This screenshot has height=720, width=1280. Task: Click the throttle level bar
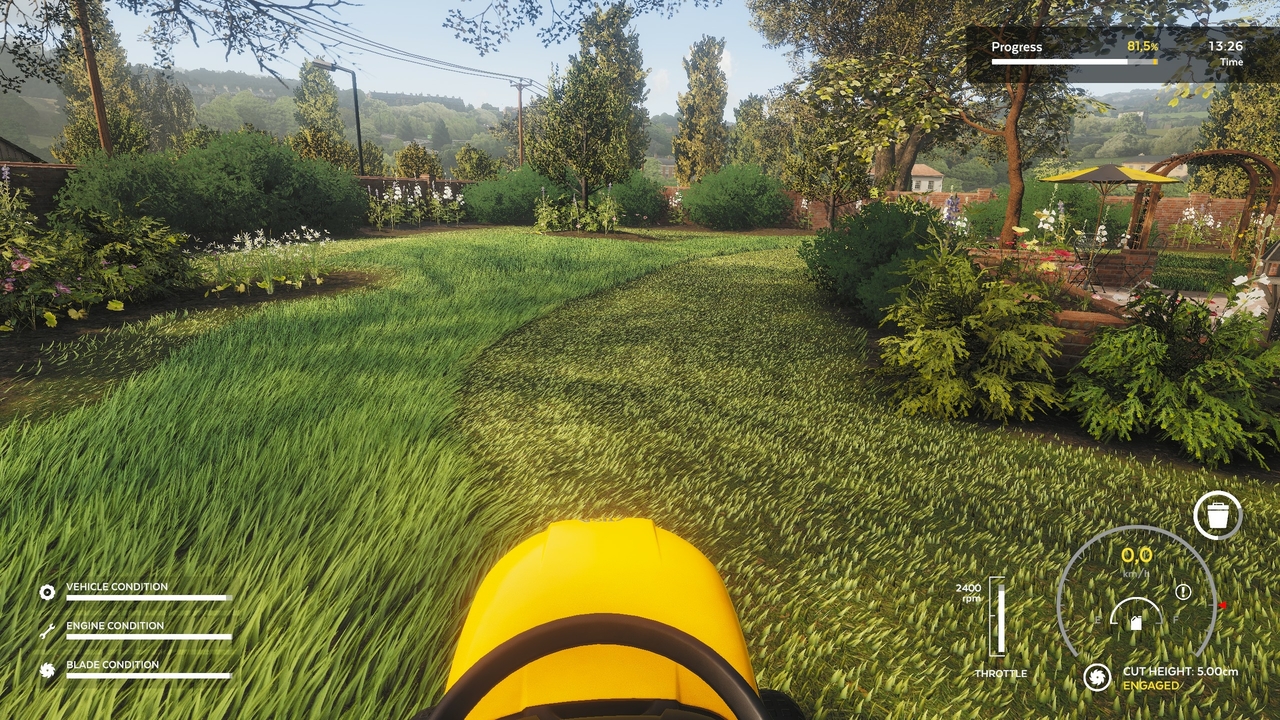pos(997,617)
